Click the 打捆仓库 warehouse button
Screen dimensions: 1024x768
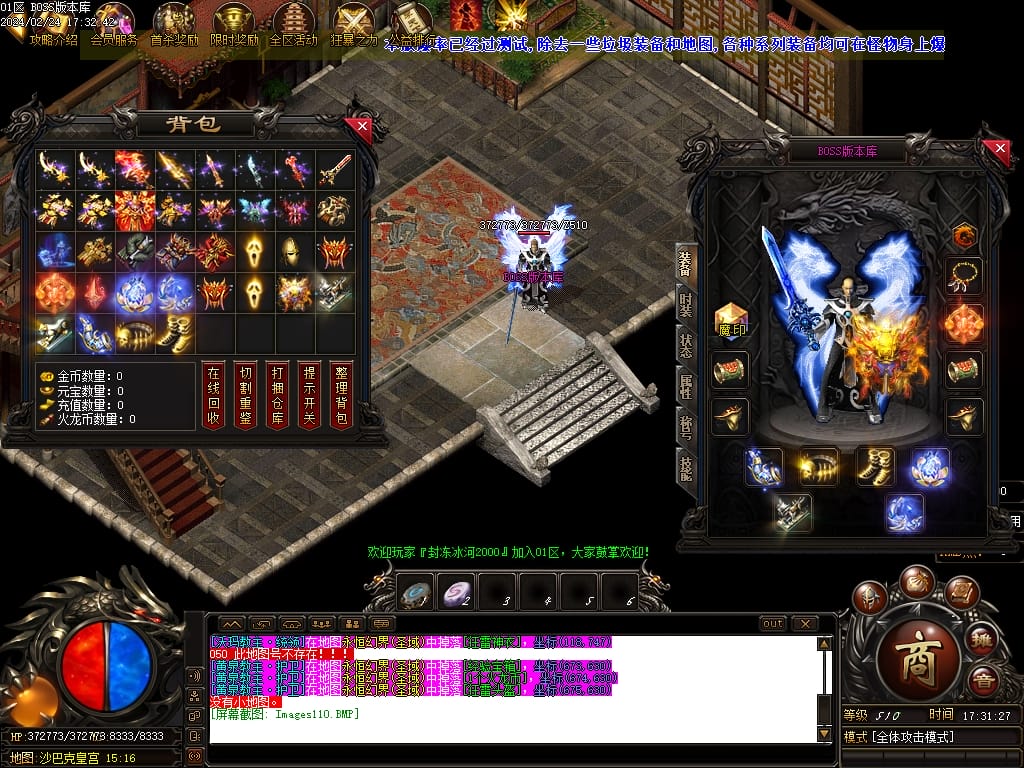pyautogui.click(x=277, y=396)
